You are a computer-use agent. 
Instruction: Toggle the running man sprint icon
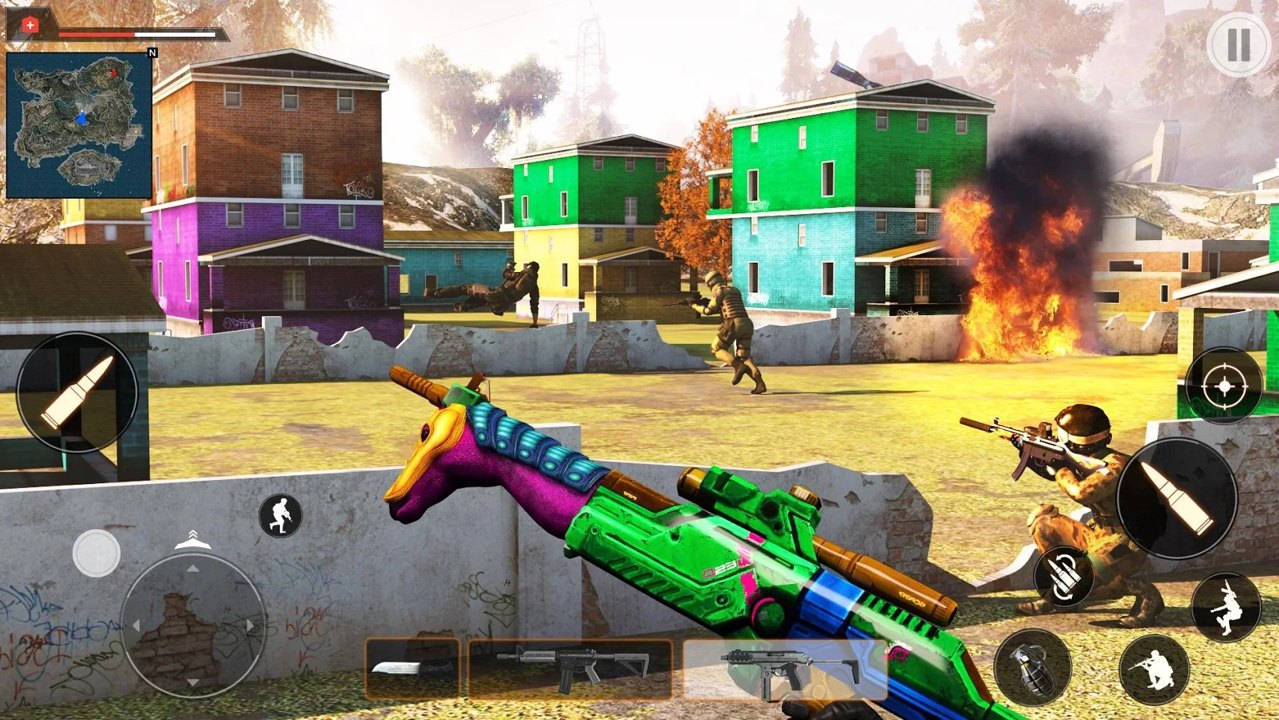280,515
